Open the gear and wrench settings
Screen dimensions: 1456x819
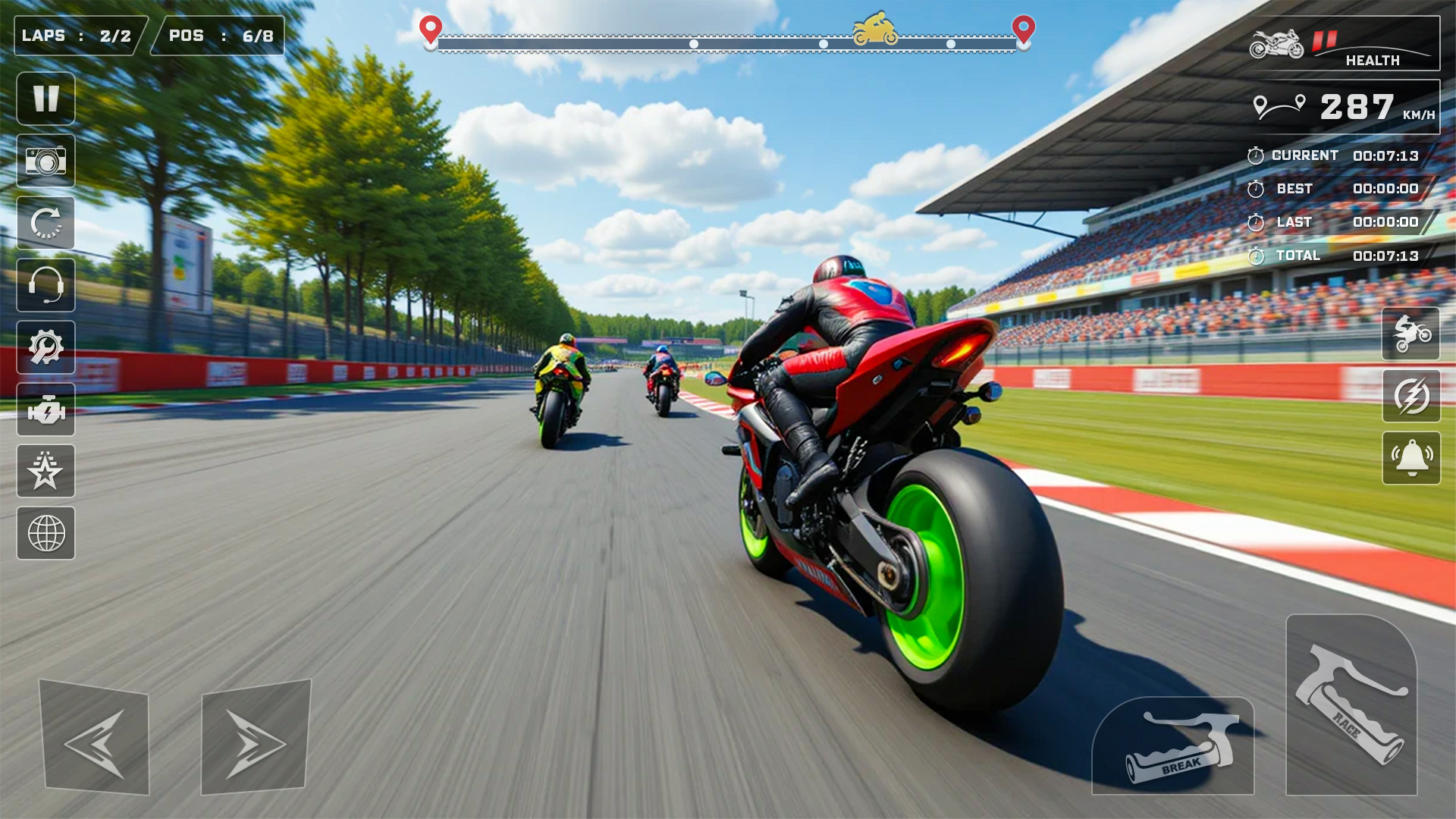[x=45, y=347]
